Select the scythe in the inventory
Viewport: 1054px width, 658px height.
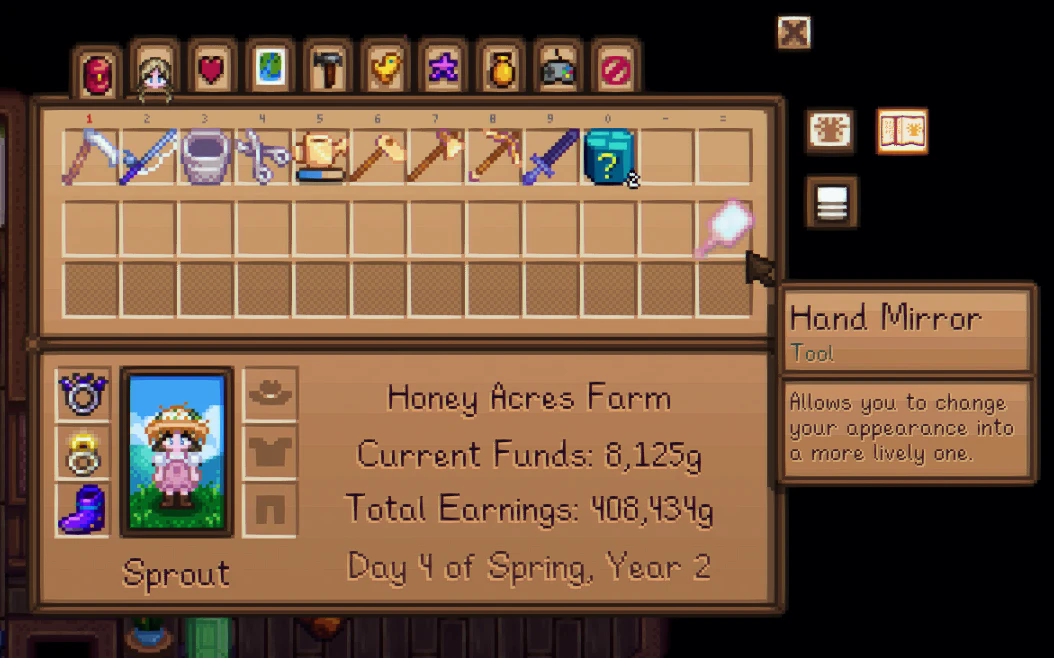(90, 157)
